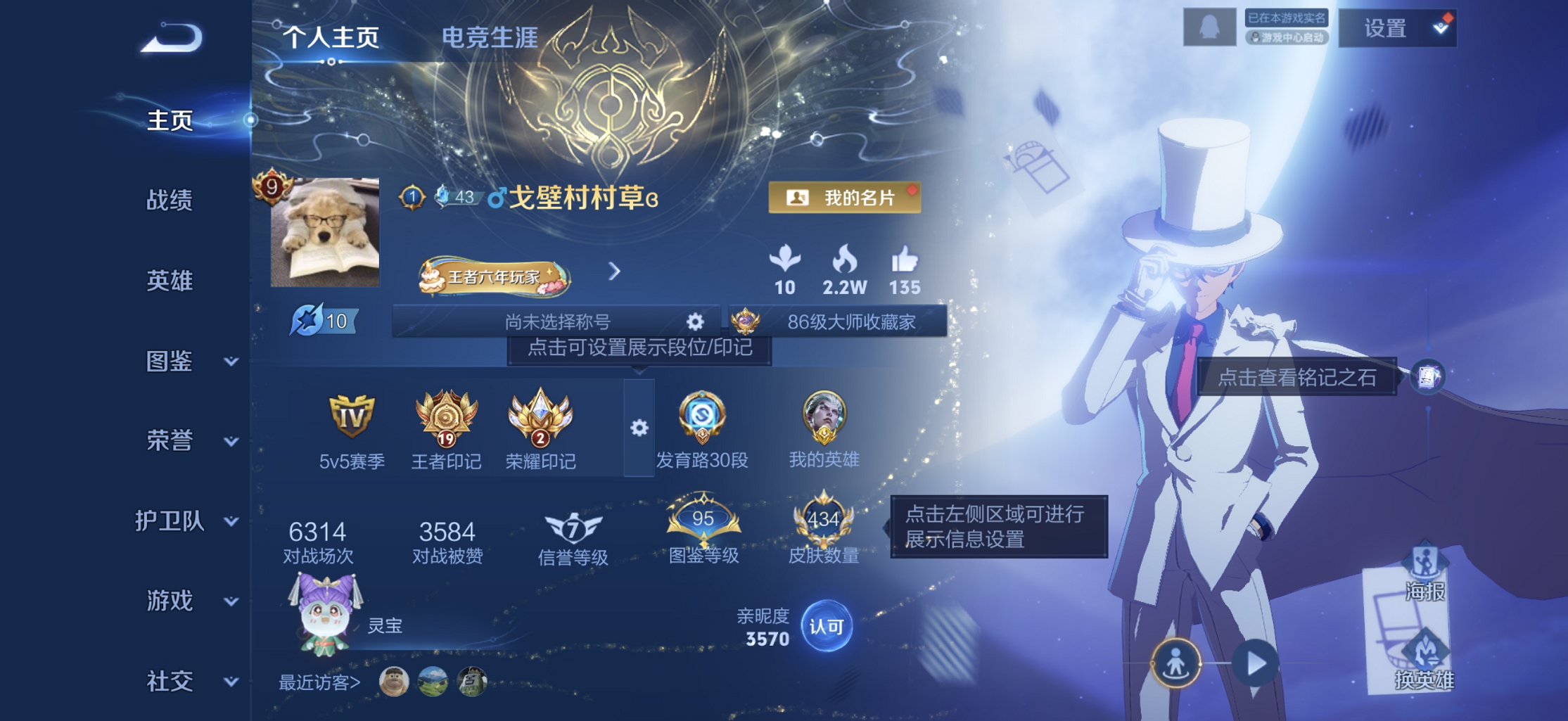Switch to the 电竞生涯 tab
Image resolution: width=1568 pixels, height=721 pixels.
coord(491,39)
